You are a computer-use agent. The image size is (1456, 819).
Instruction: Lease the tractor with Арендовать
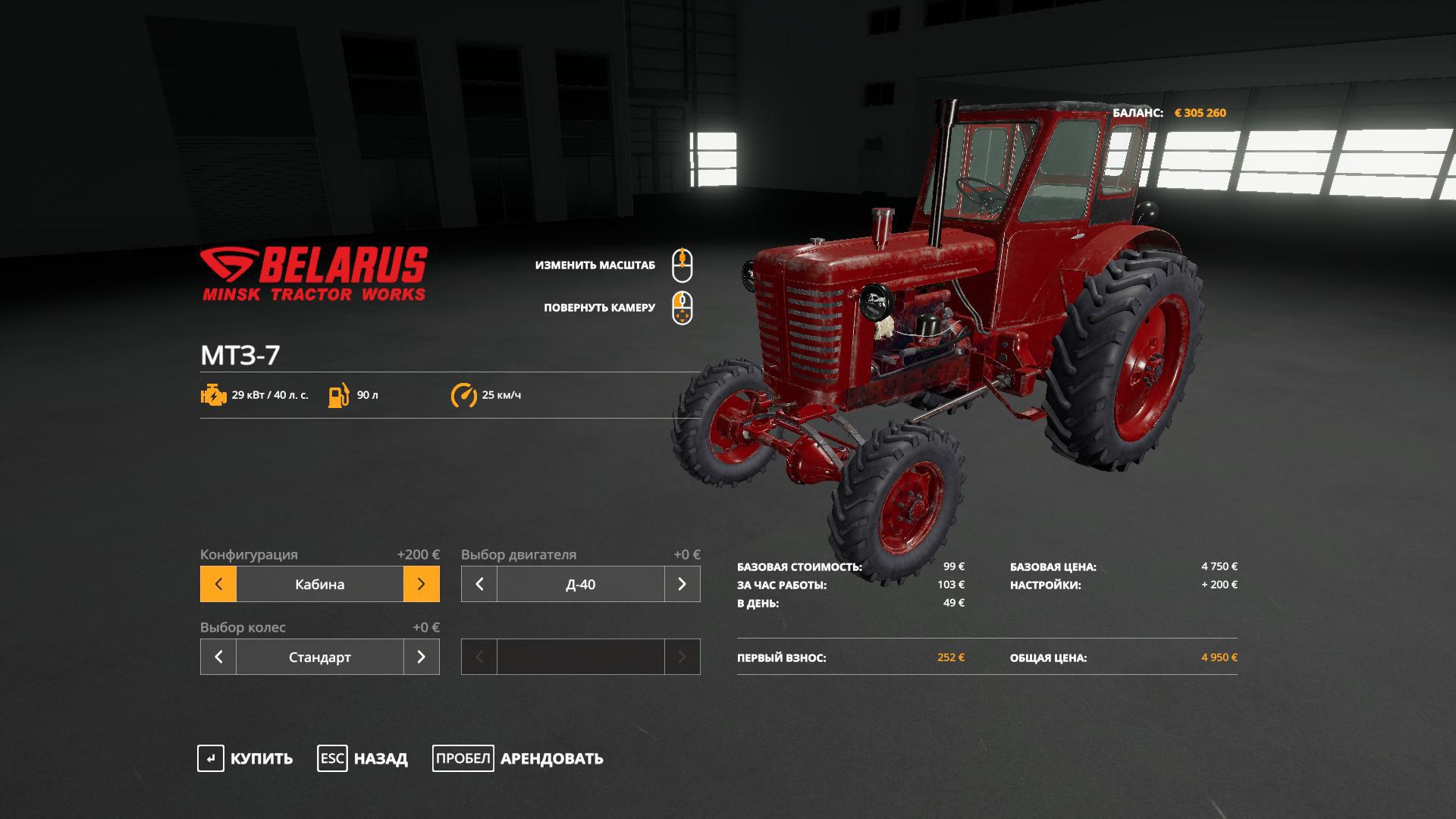[x=518, y=758]
